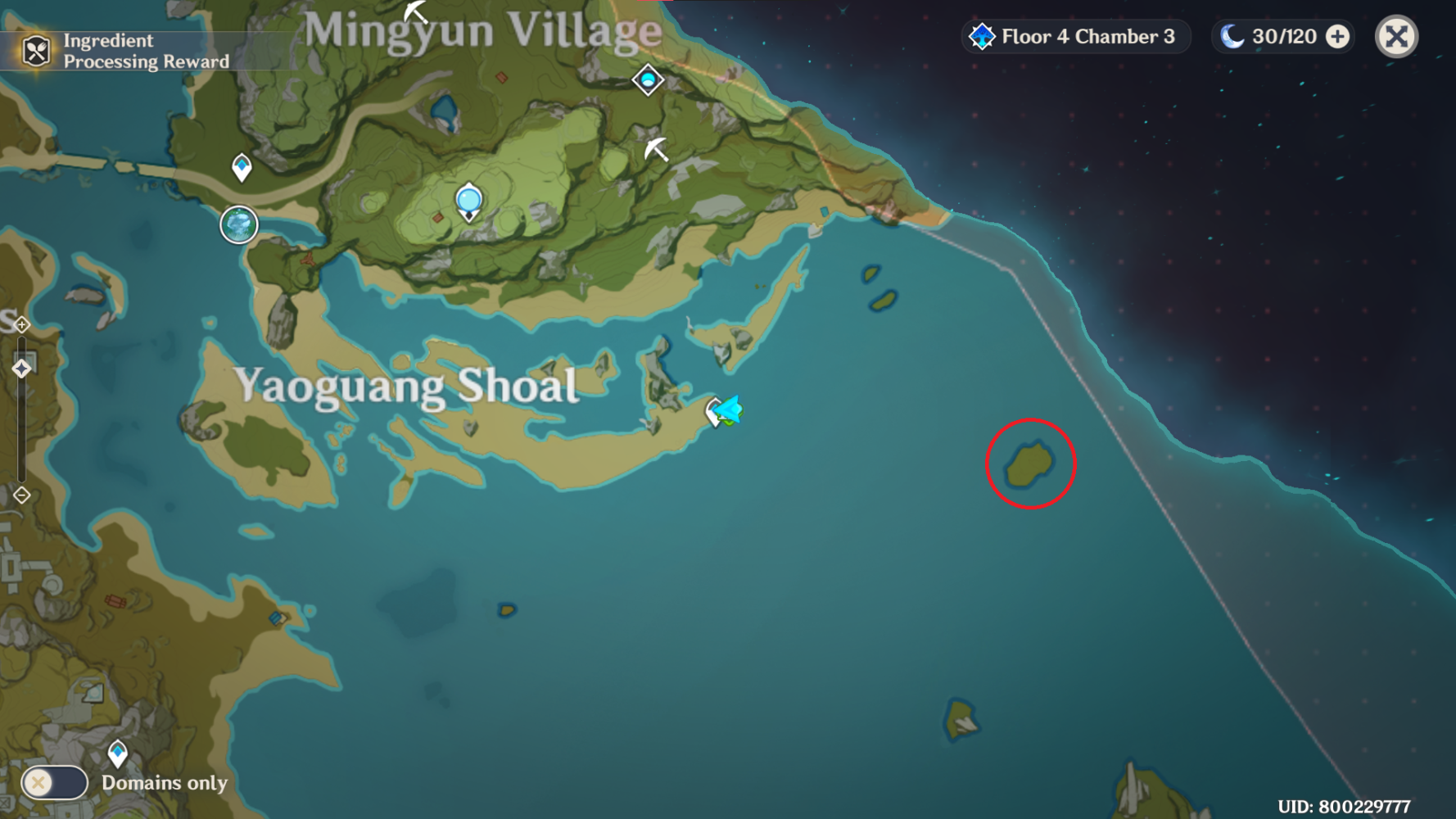Open the Floor 4 Chamber 3 button
Image resolution: width=1456 pixels, height=819 pixels.
[x=1075, y=36]
